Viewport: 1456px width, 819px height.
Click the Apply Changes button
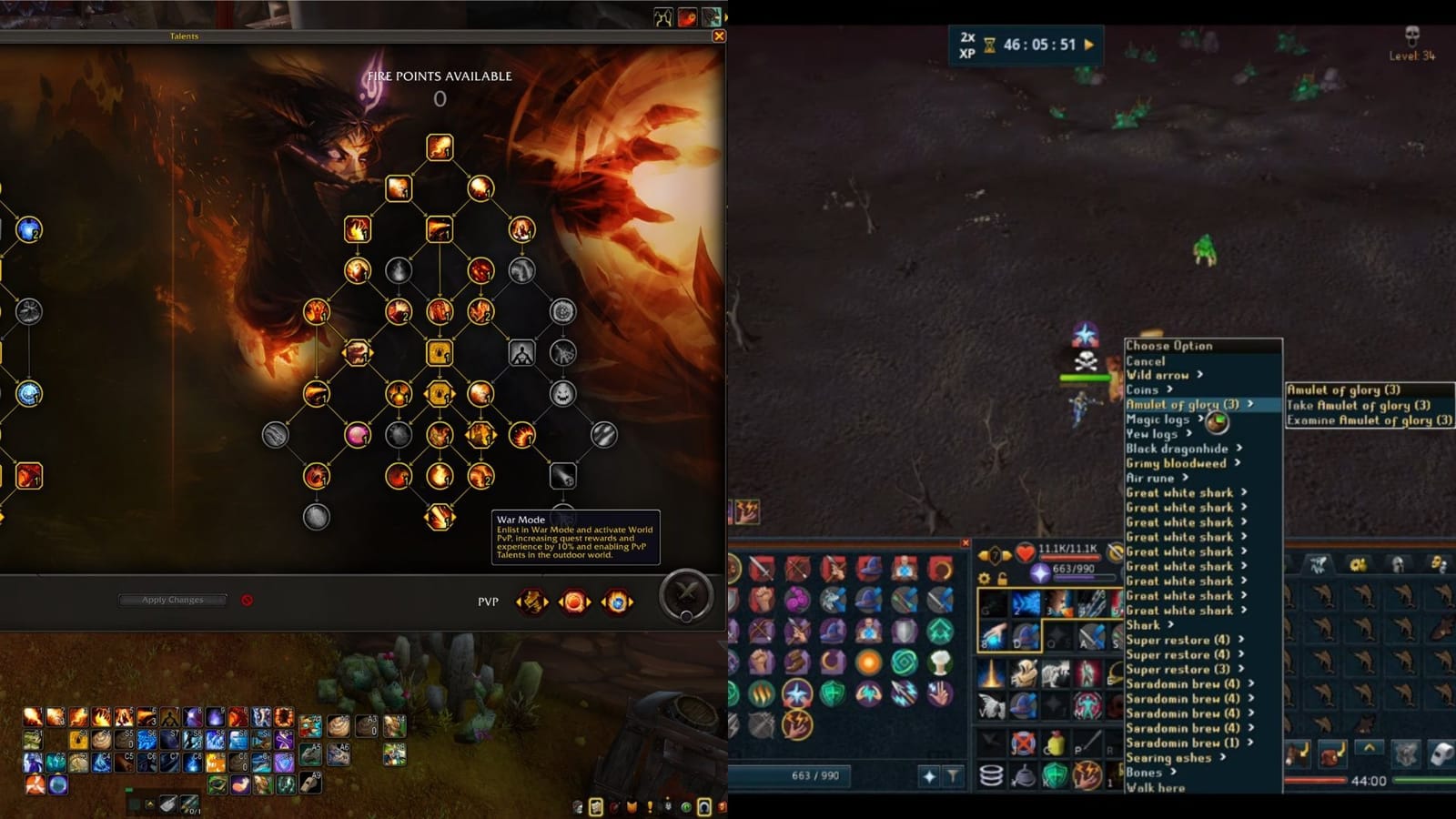coord(171,600)
